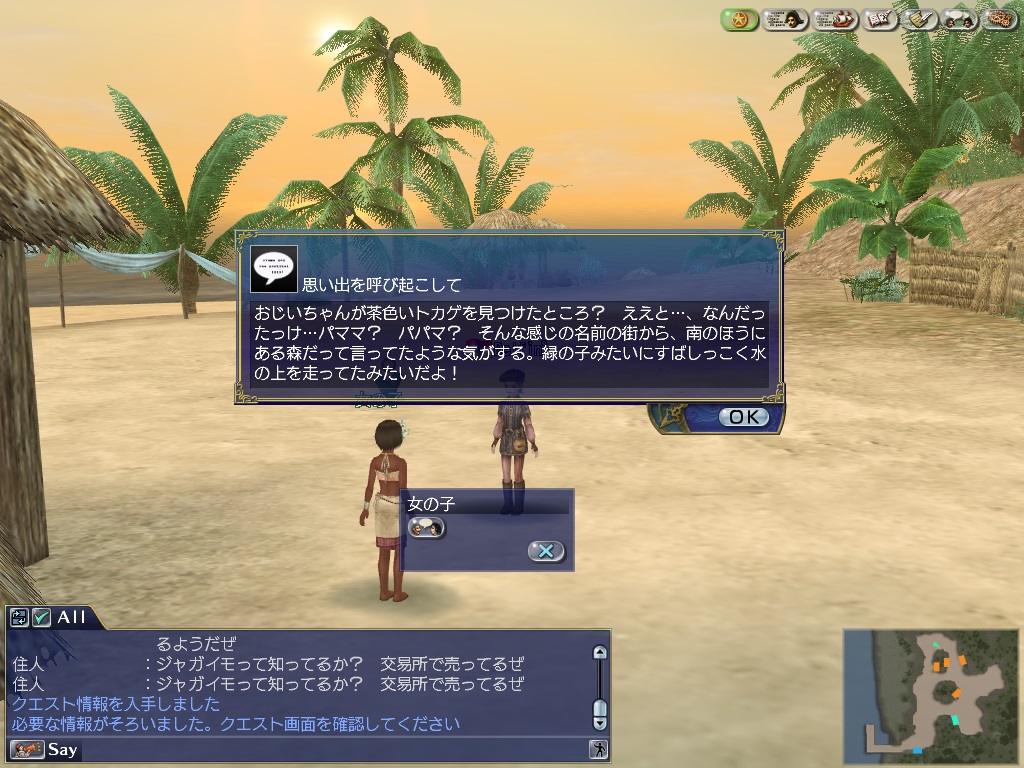1024x768 pixels.
Task: Select the All chat tab
Action: pyautogui.click(x=72, y=618)
